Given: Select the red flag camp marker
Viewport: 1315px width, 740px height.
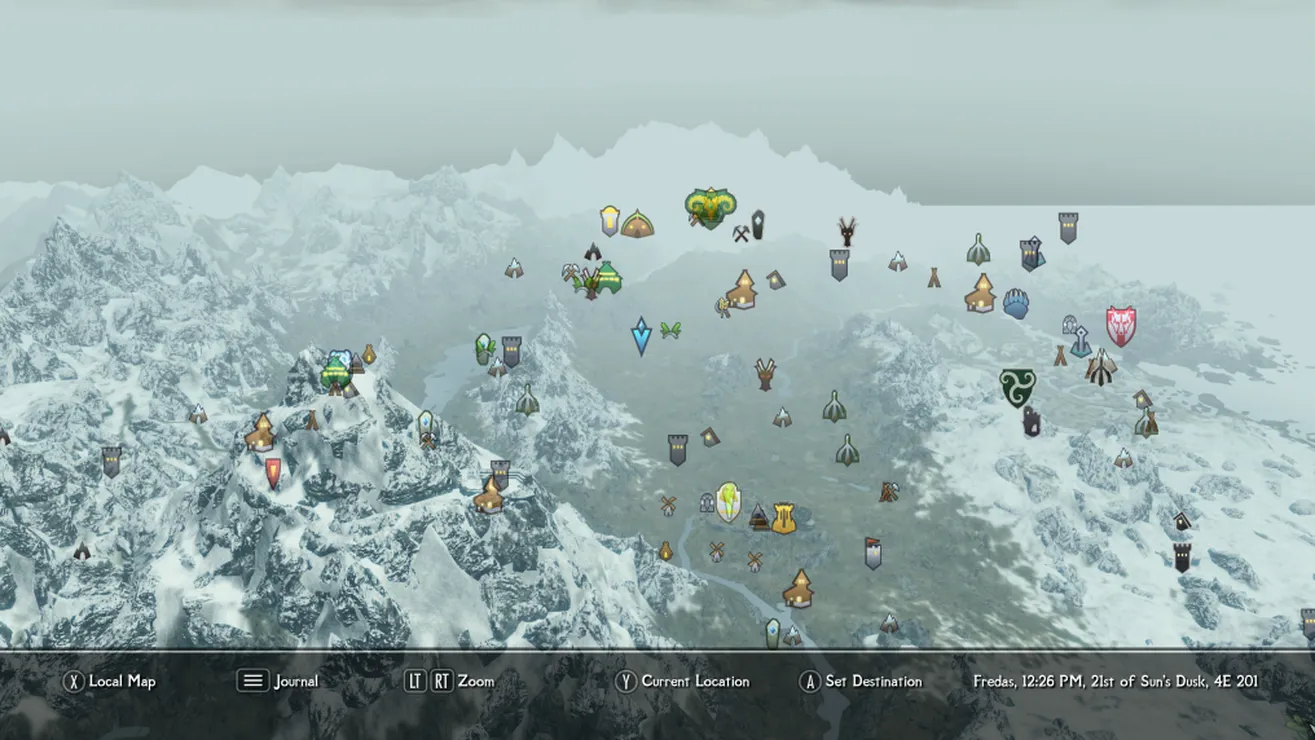Looking at the screenshot, I should (x=873, y=553).
